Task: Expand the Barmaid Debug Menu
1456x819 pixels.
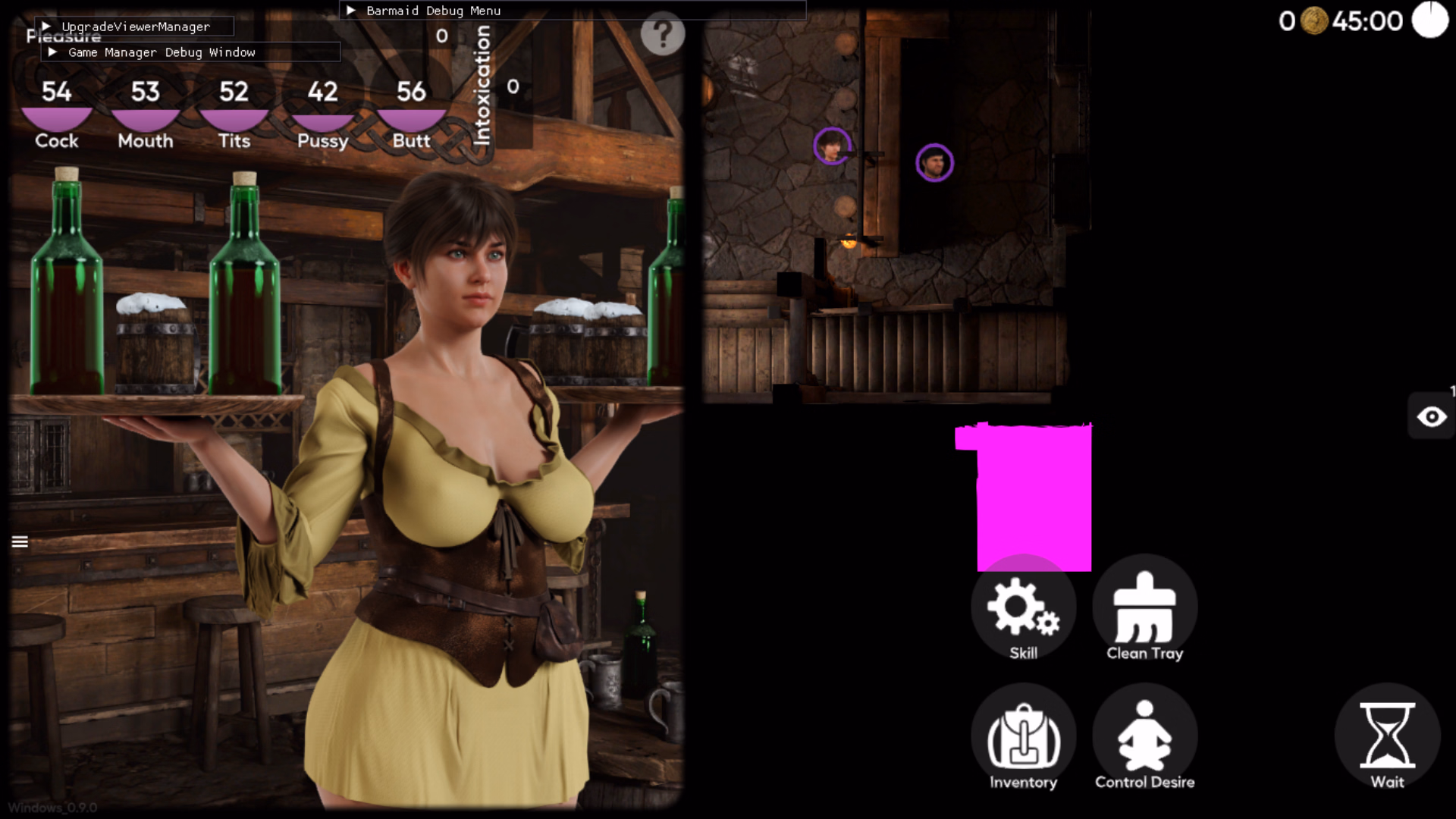Action: (x=352, y=11)
